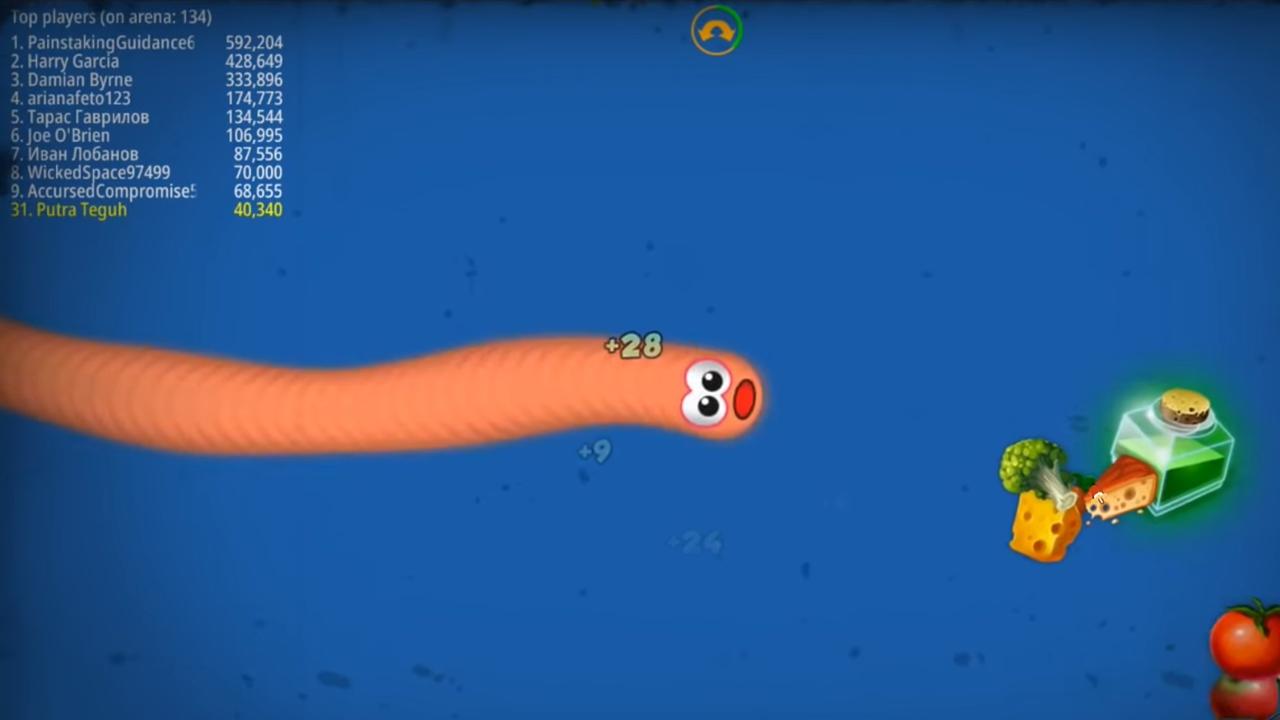Click the orange U-turn arrow icon at top center

[716, 31]
